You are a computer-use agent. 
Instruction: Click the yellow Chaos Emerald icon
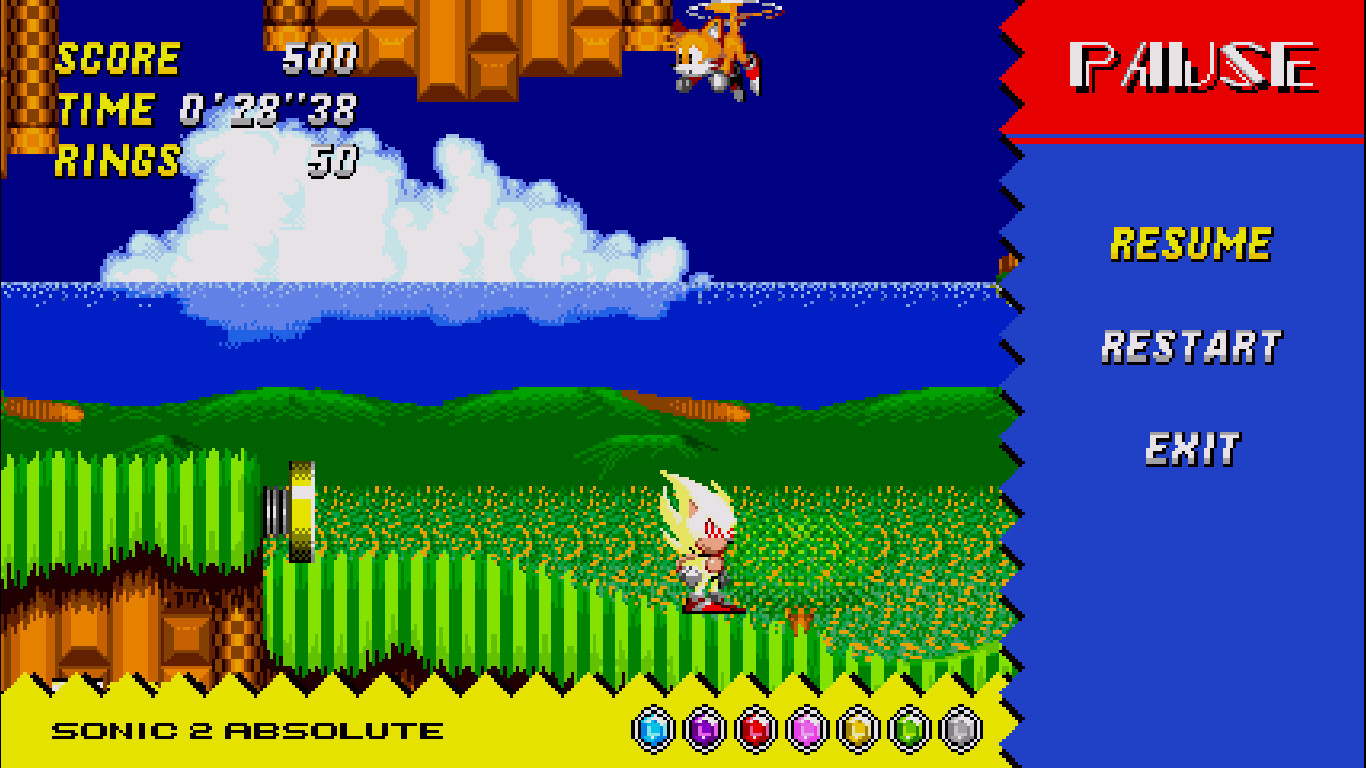click(857, 730)
